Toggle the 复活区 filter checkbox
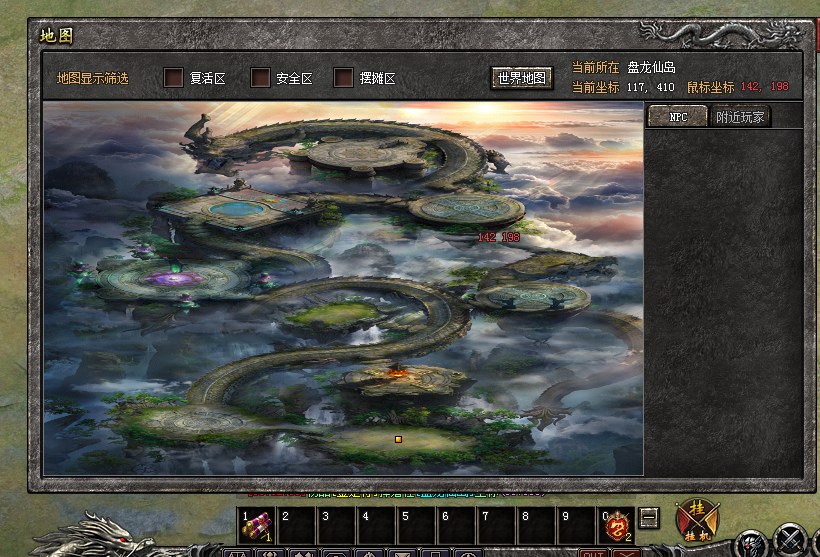820x557 pixels. click(174, 78)
